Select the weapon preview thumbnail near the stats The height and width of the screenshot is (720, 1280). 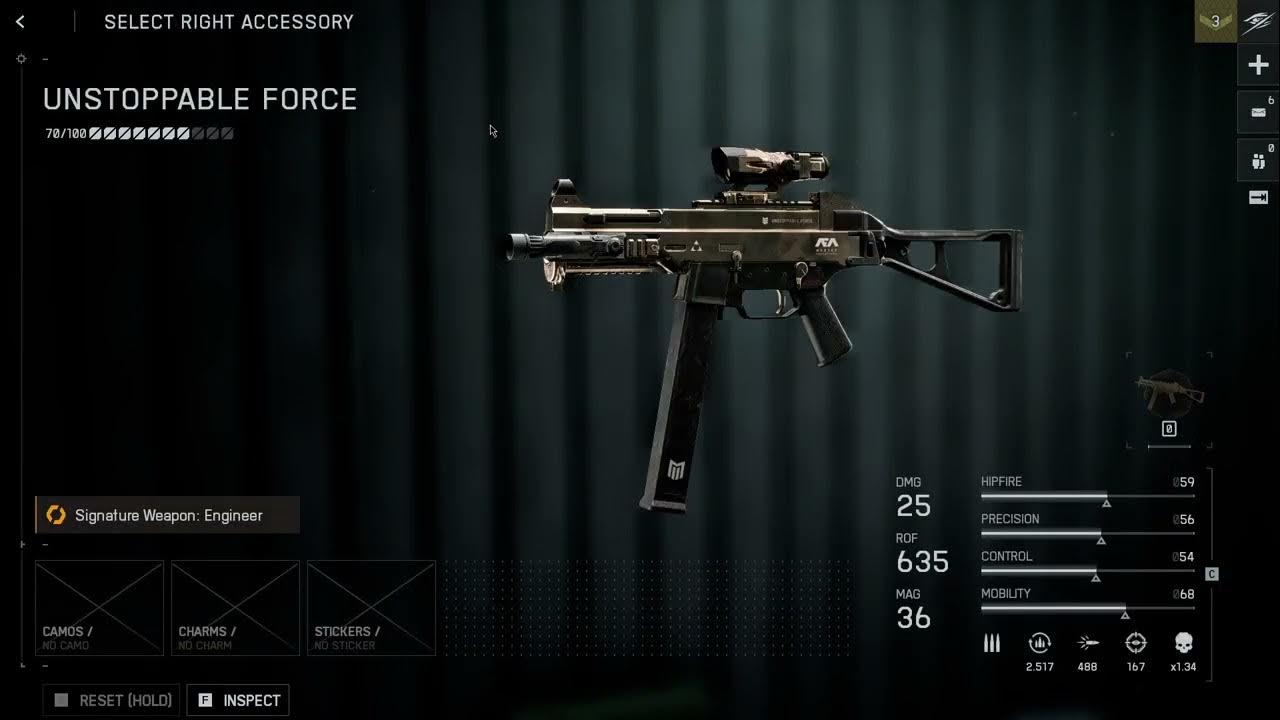click(x=1169, y=392)
